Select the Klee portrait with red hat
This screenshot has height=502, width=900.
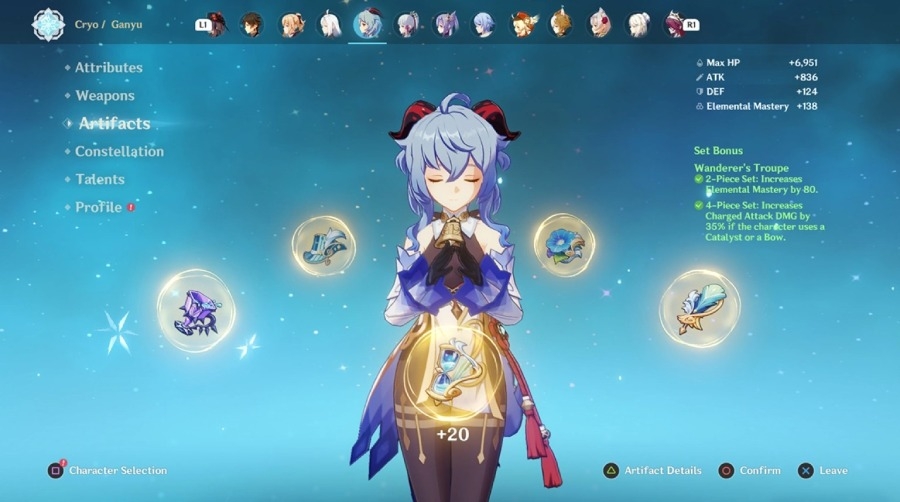point(522,24)
